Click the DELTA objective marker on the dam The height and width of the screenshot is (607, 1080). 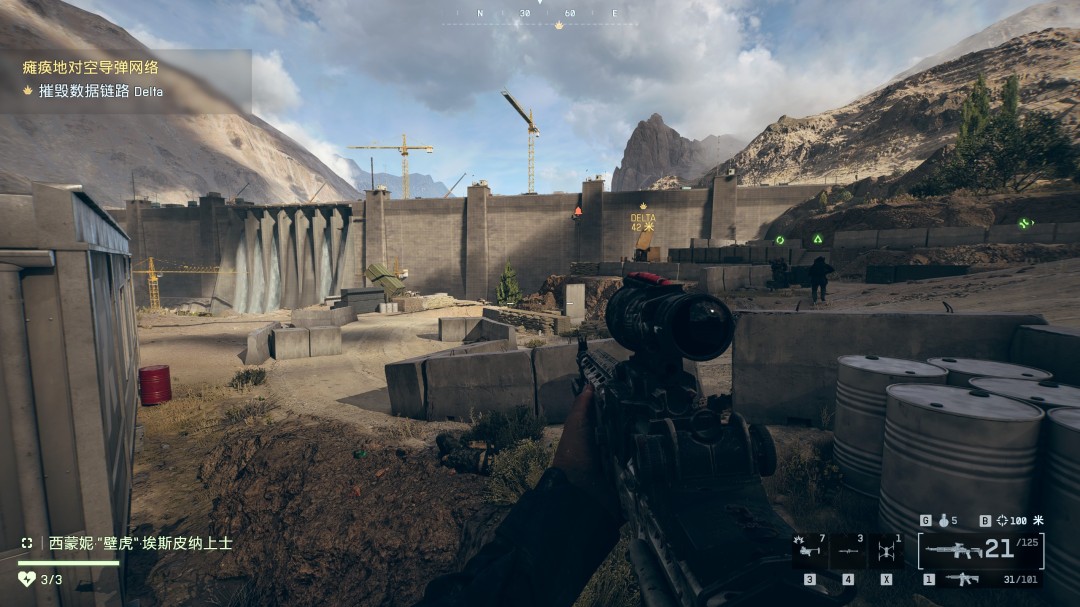pyautogui.click(x=643, y=222)
